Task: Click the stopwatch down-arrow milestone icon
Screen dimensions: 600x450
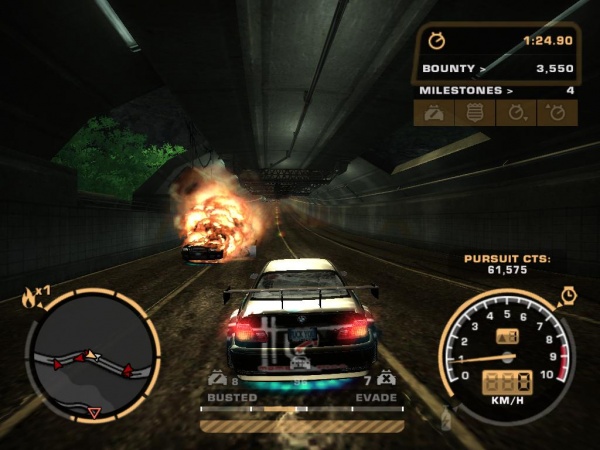Action: (517, 113)
